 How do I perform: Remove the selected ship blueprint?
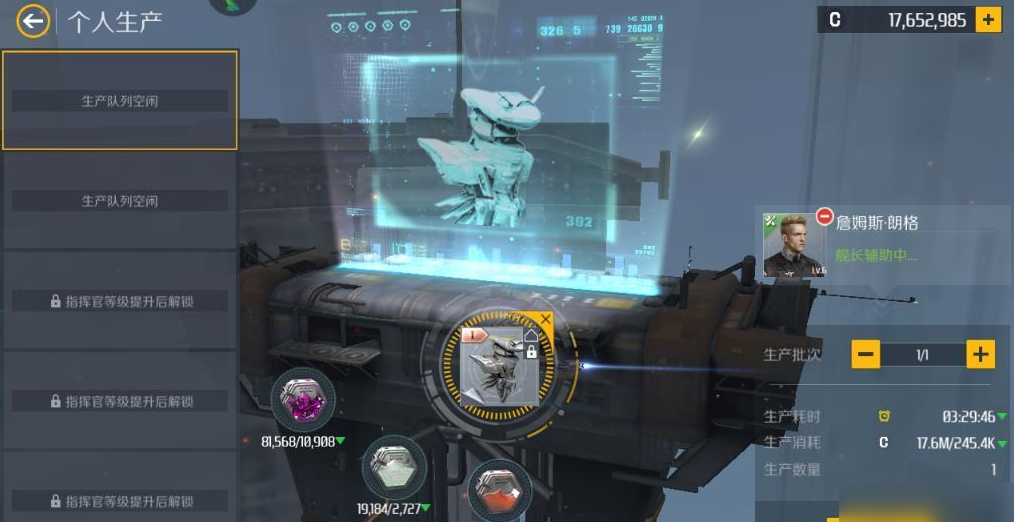coord(545,319)
